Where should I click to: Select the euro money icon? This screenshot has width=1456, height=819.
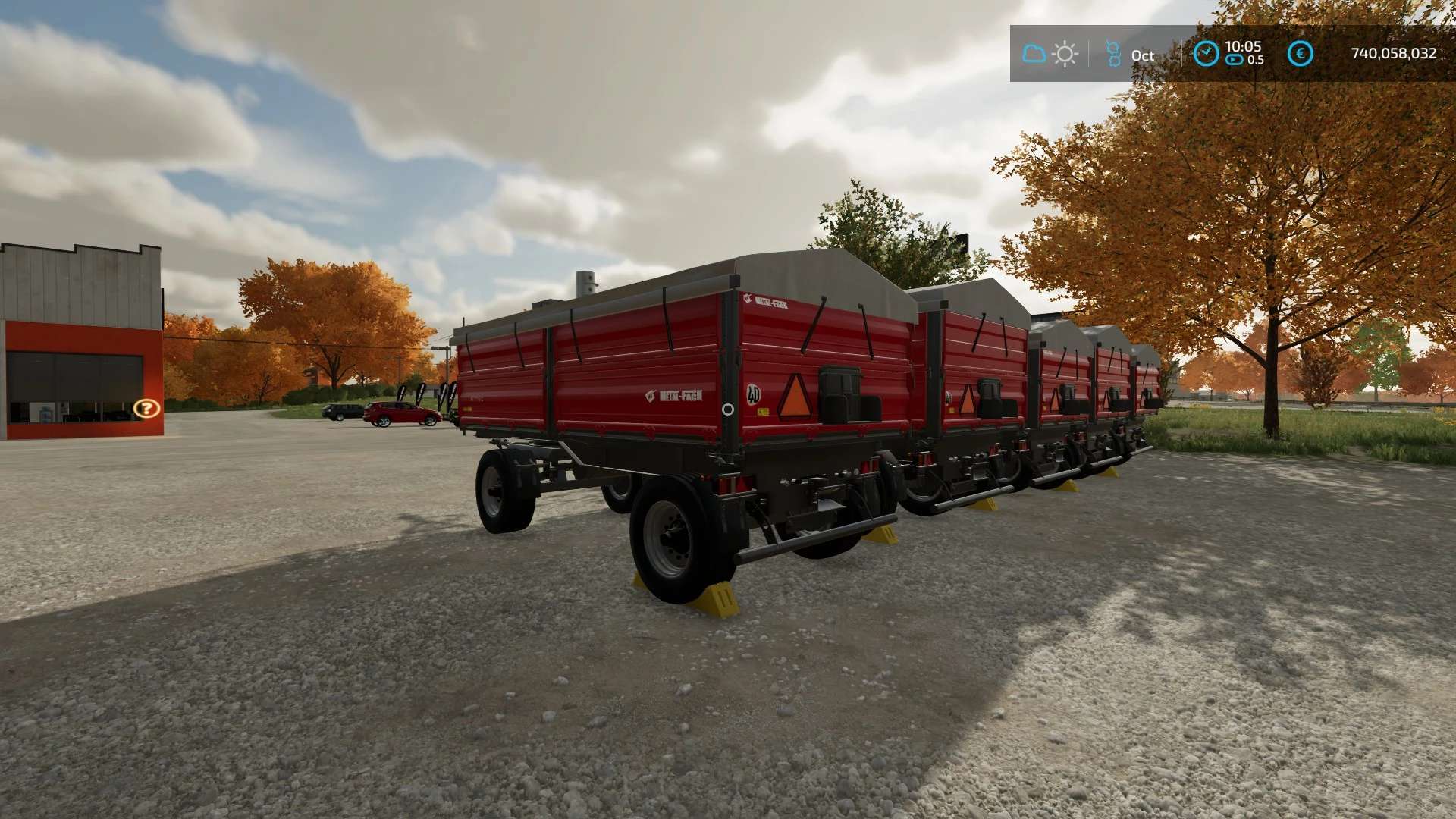pos(1301,54)
